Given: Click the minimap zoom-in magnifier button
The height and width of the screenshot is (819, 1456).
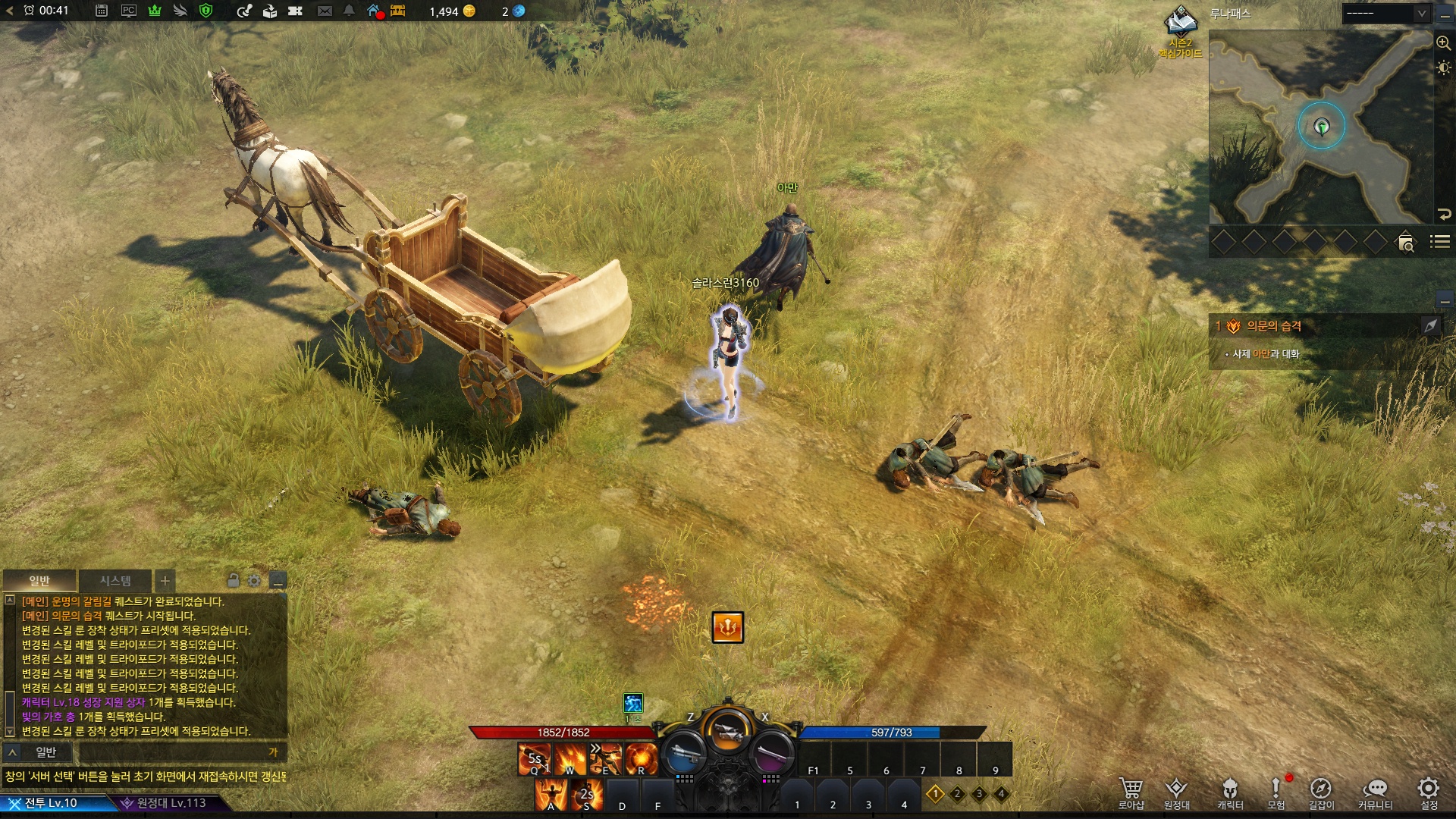Looking at the screenshot, I should click(x=1443, y=43).
